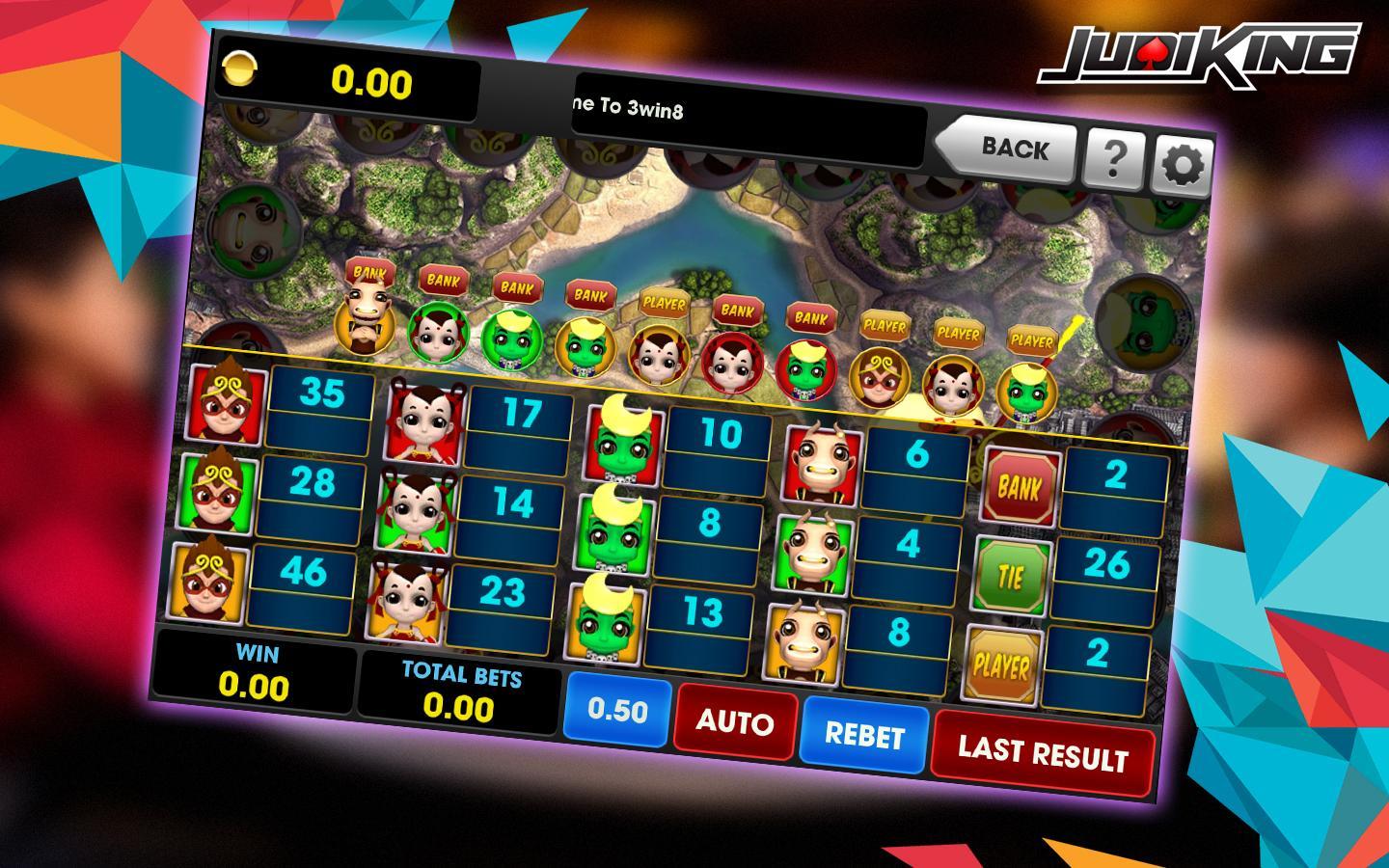Choose the red doll girl paying 17
Viewport: 1389px width, 868px height.
click(x=422, y=420)
